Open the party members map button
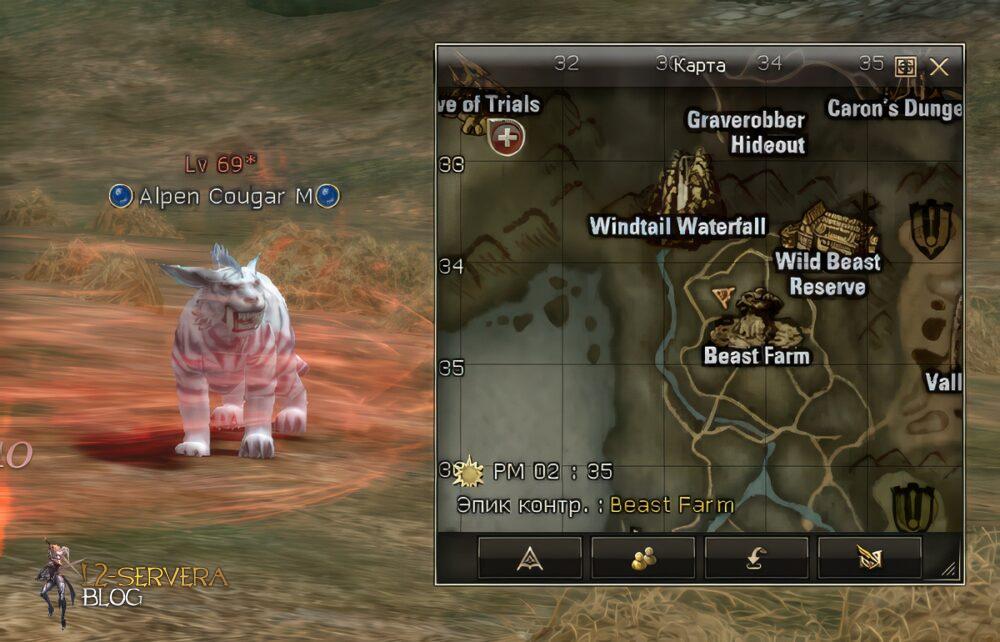 pos(643,558)
